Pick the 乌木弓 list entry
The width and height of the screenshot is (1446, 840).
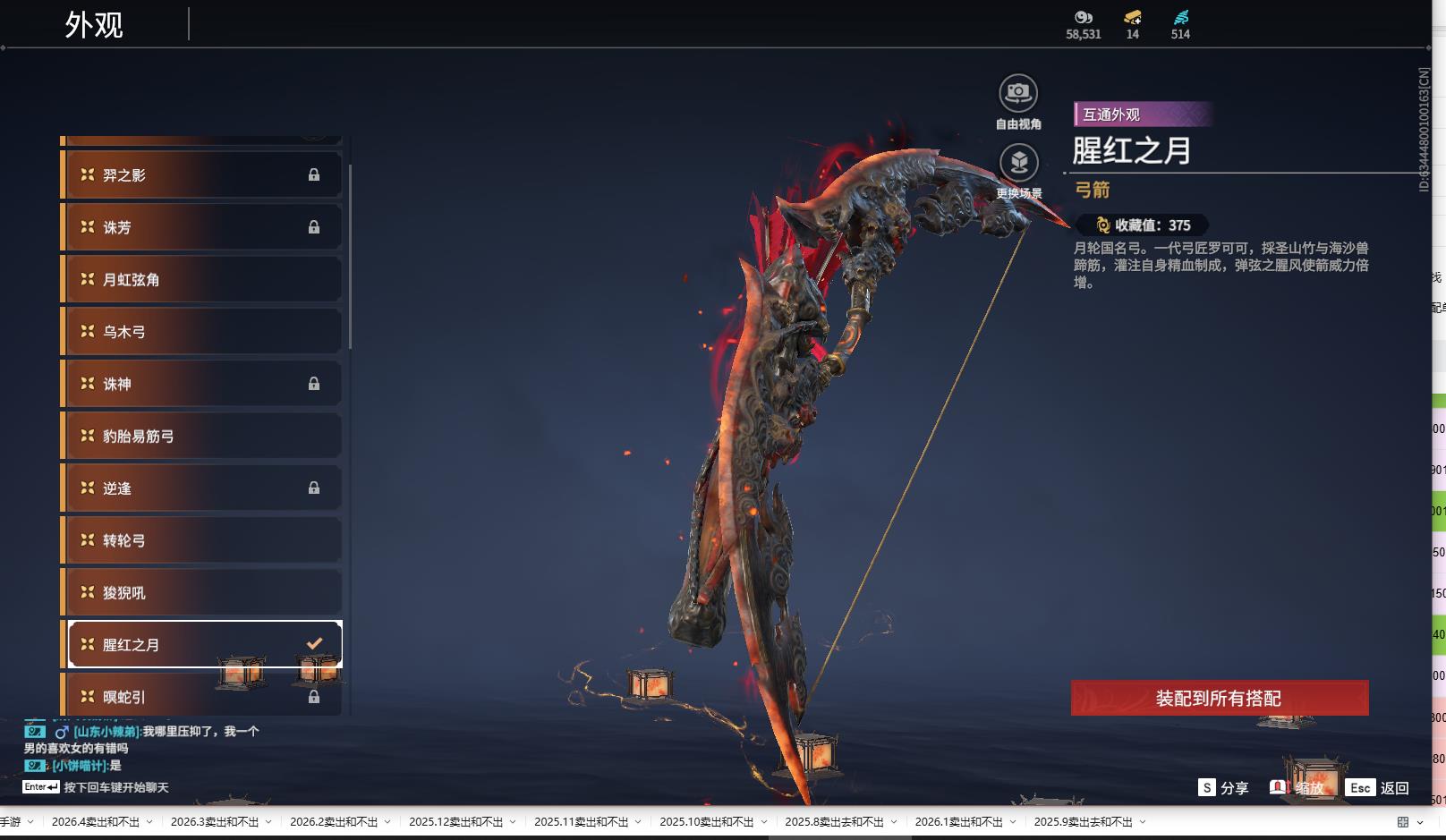click(x=201, y=332)
